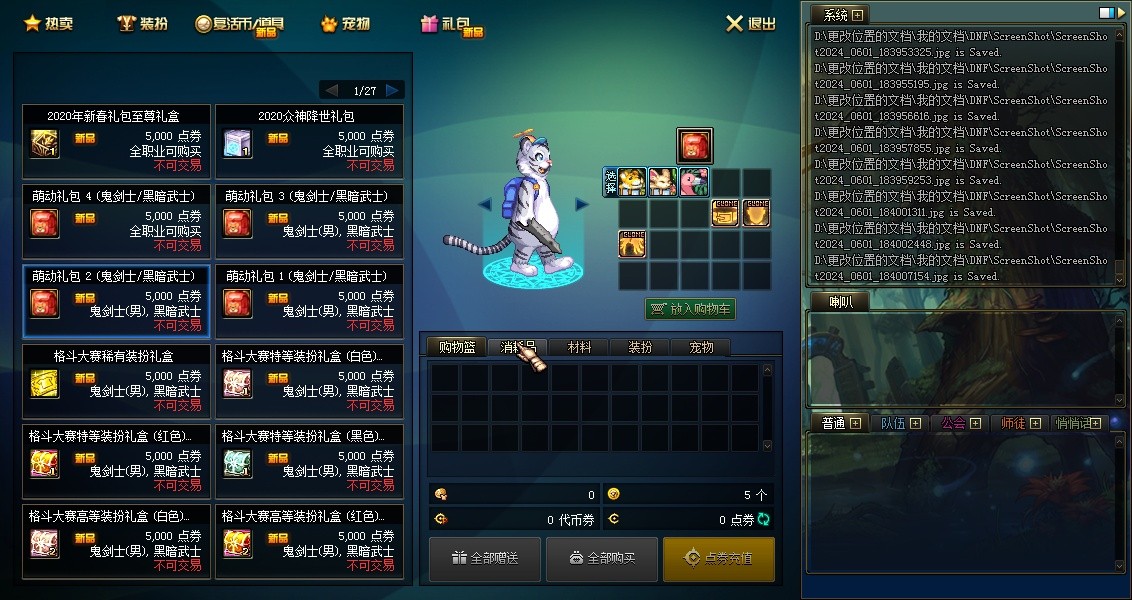This screenshot has height=600, width=1132.
Task: Switch to the 材料 materials tab
Action: point(579,347)
